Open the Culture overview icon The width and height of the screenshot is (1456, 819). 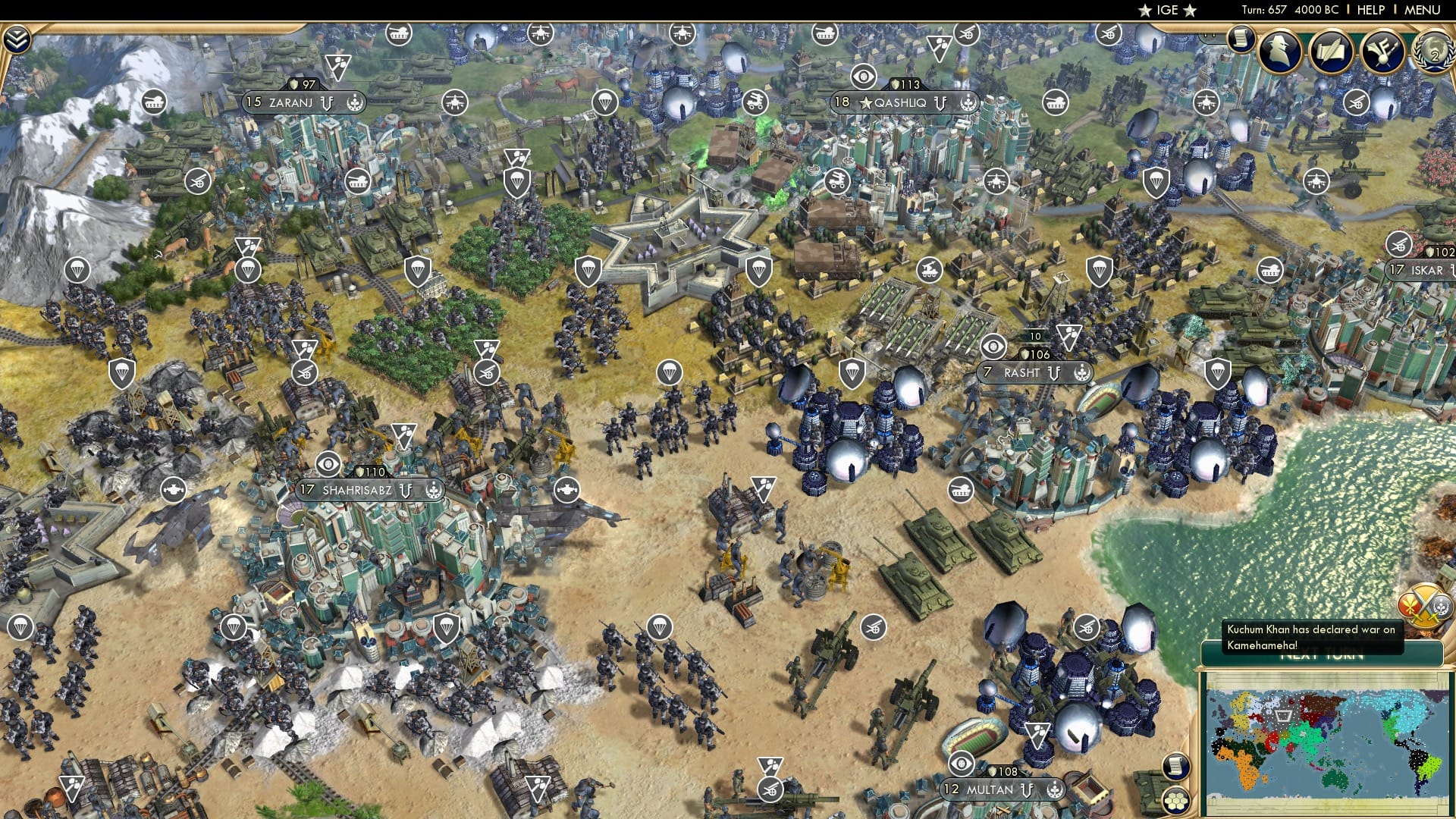point(1382,50)
